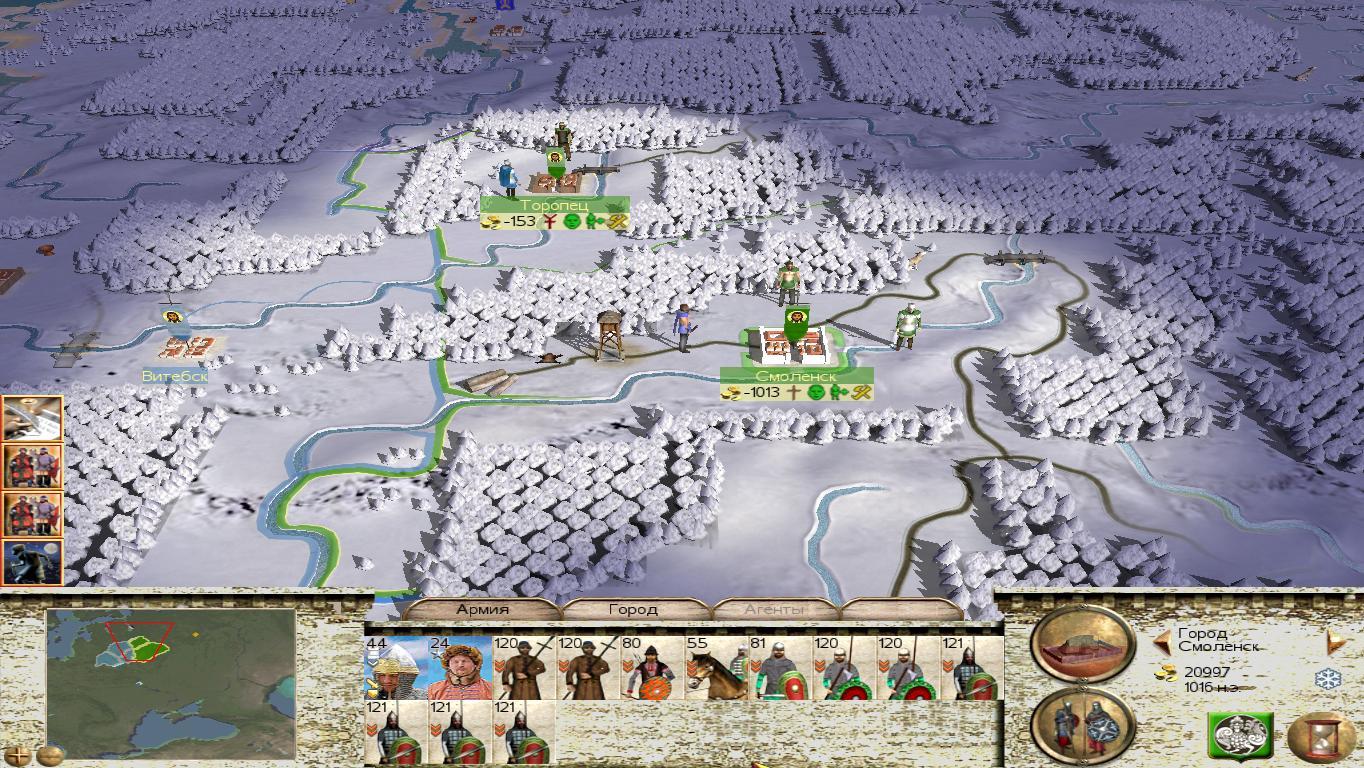Image resolution: width=1364 pixels, height=768 pixels.
Task: Open the night thief event notification
Action: coord(33,562)
